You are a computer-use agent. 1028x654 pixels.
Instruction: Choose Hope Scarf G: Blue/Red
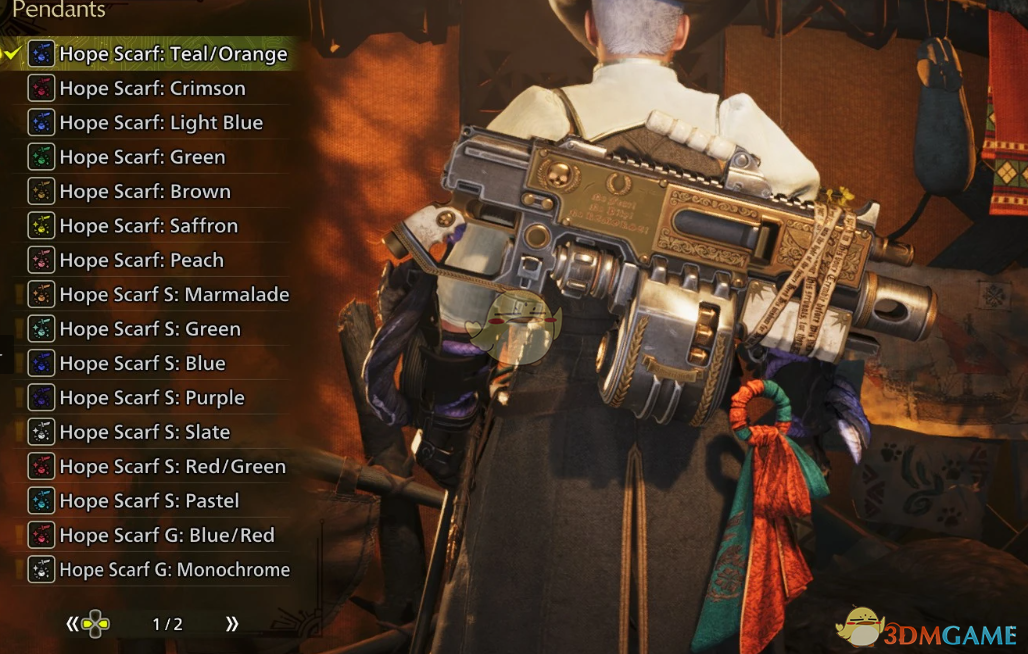coord(166,535)
